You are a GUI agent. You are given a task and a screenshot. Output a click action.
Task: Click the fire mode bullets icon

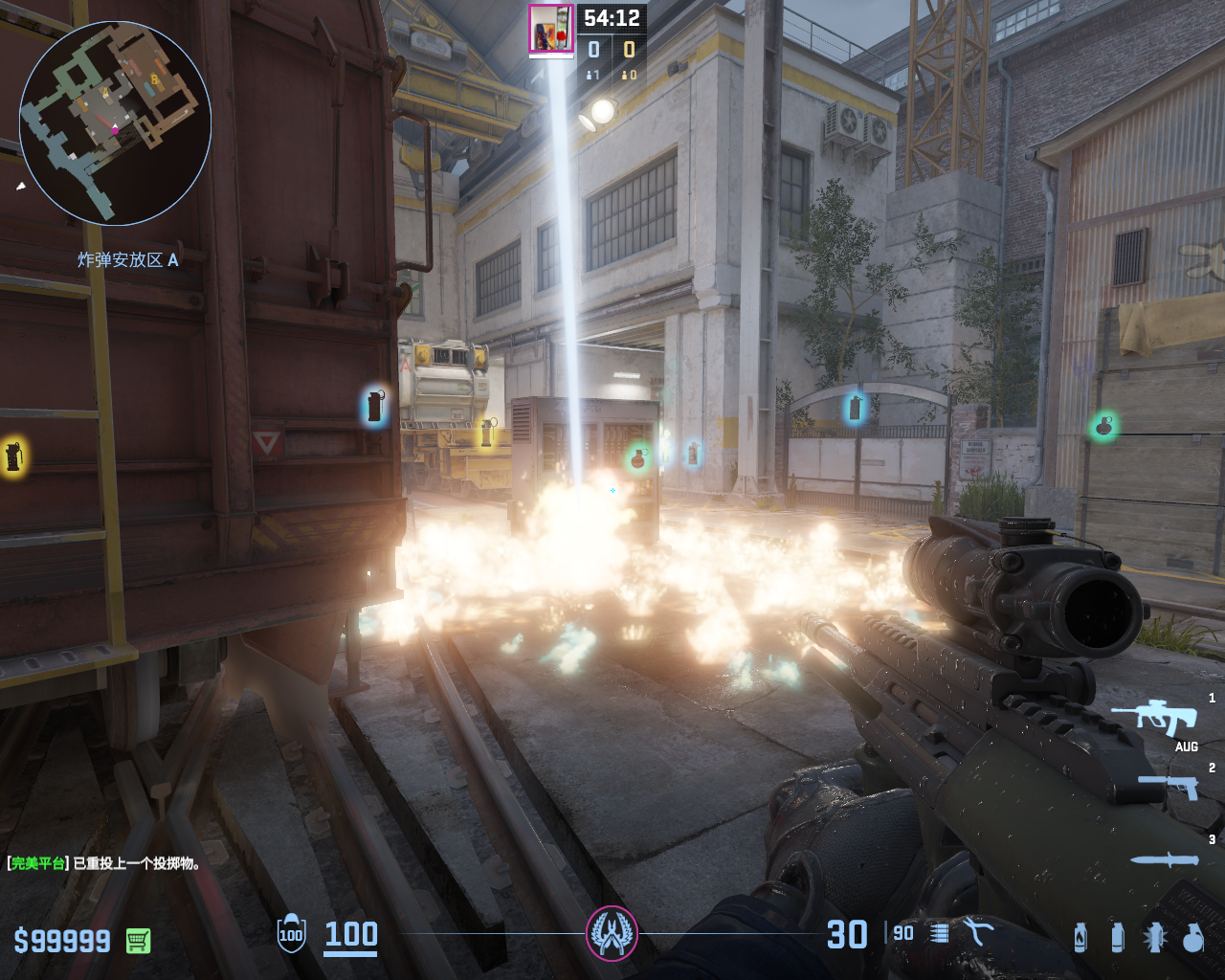940,933
